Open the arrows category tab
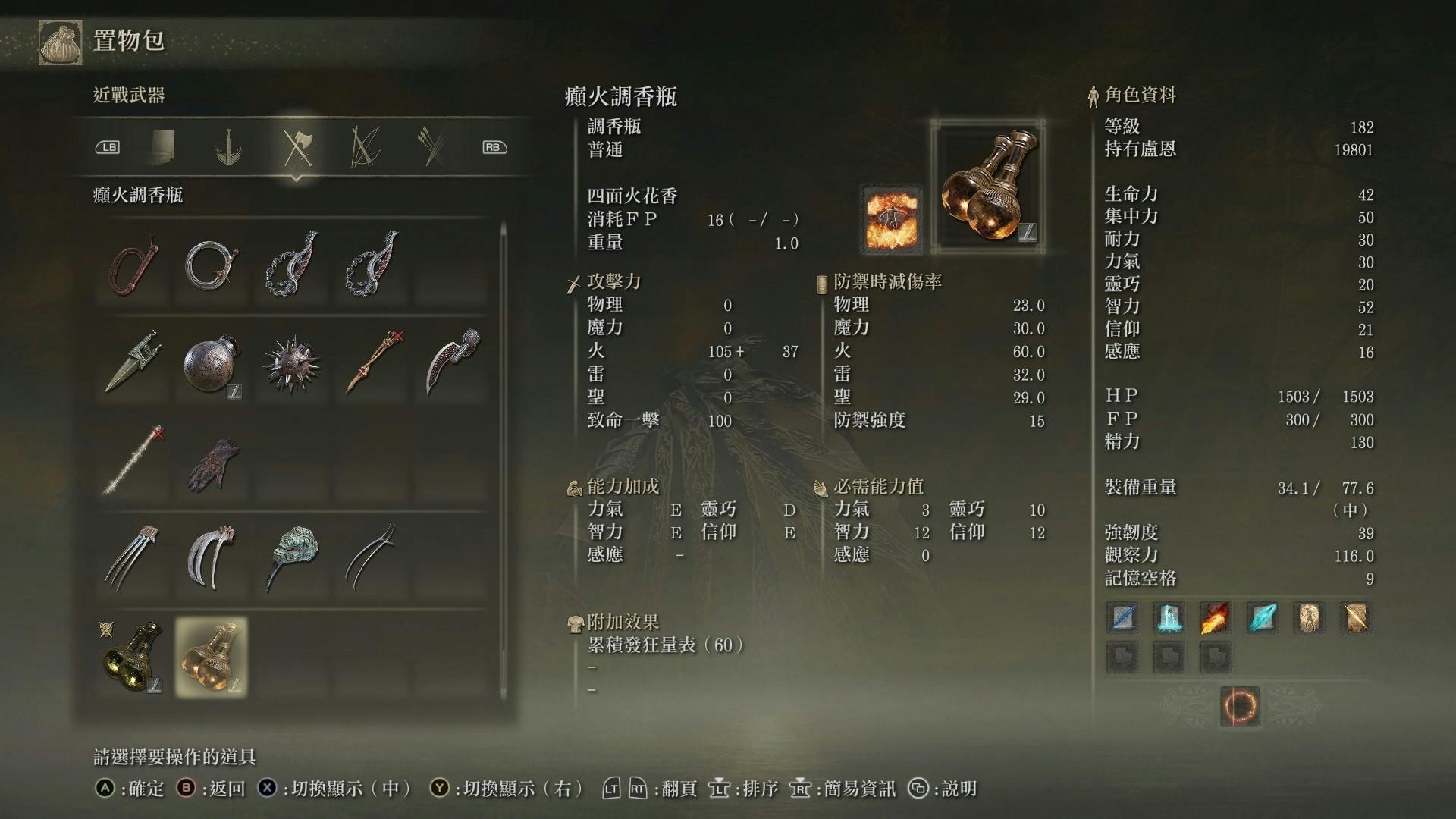 (432, 146)
